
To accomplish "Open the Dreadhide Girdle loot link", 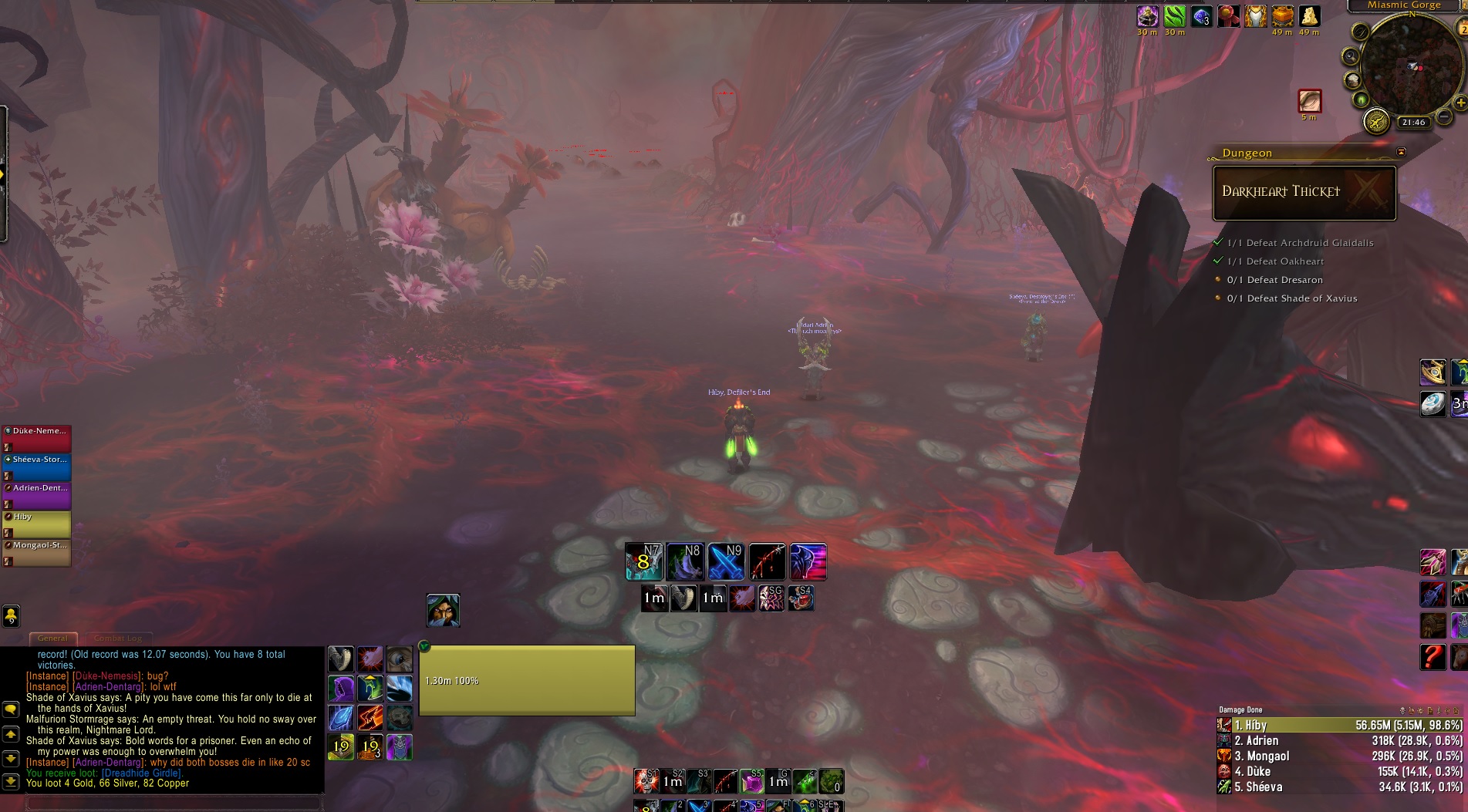I will tap(142, 773).
